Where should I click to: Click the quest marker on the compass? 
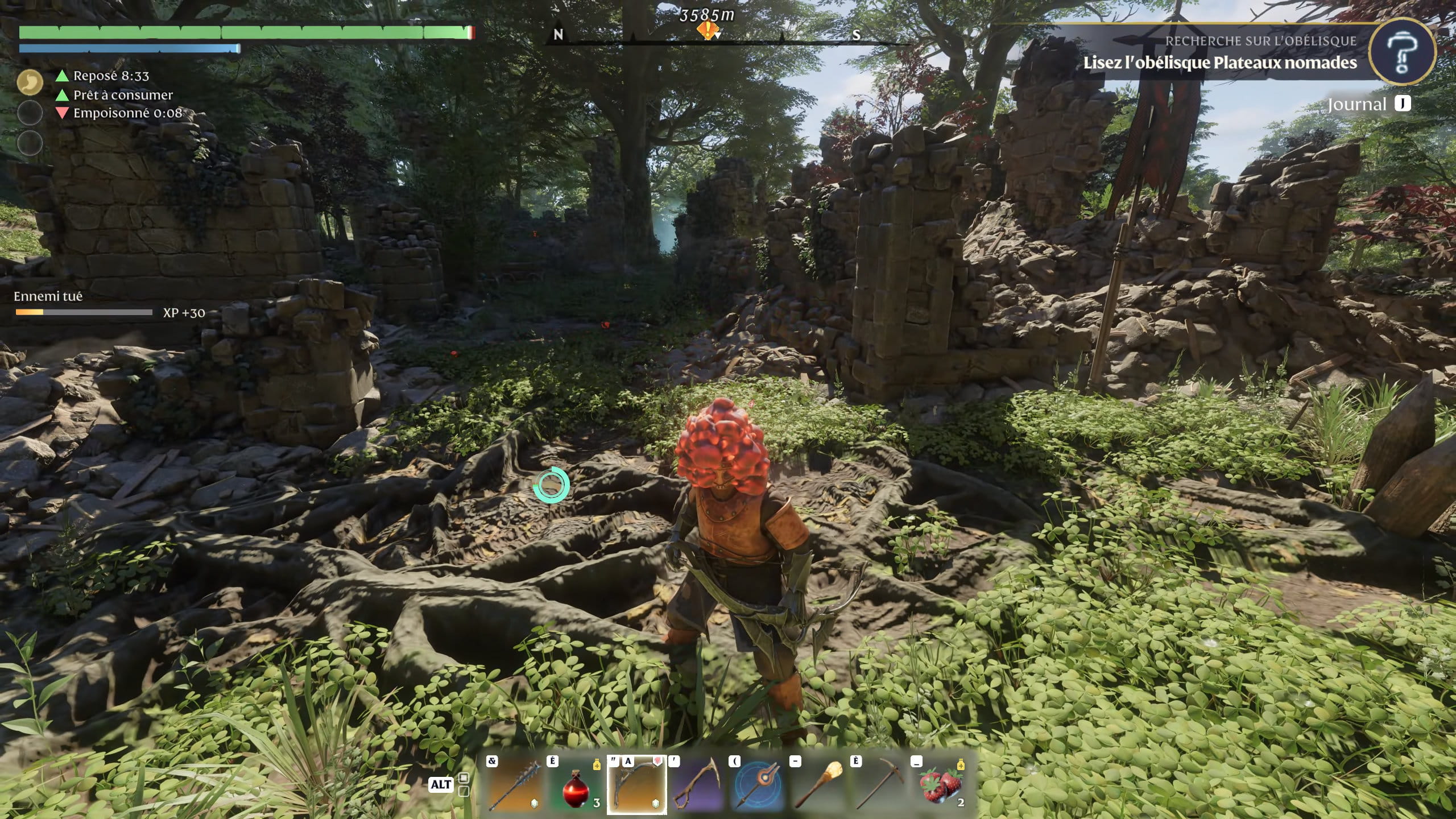point(707,30)
